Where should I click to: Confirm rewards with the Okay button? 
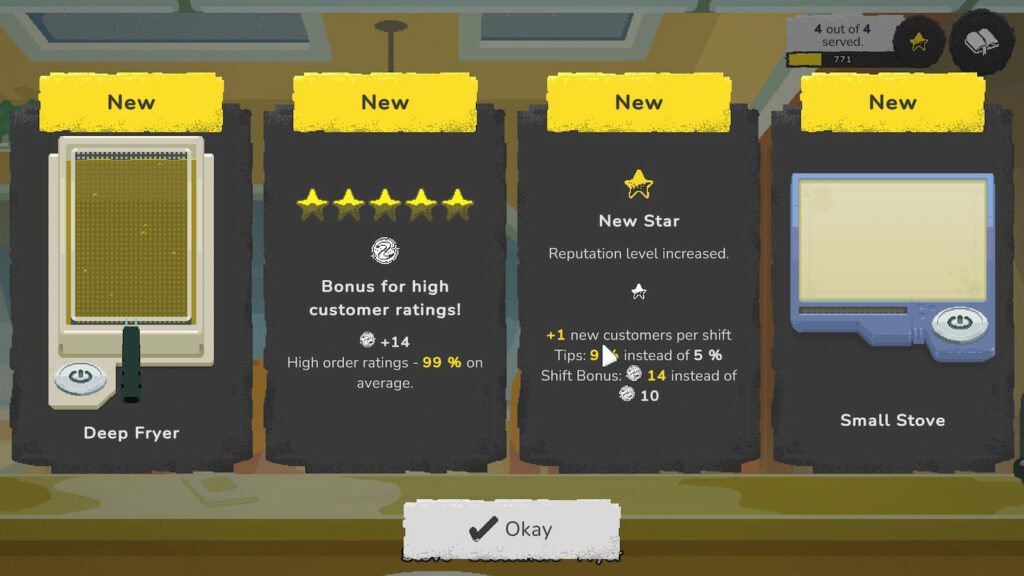pyautogui.click(x=511, y=529)
